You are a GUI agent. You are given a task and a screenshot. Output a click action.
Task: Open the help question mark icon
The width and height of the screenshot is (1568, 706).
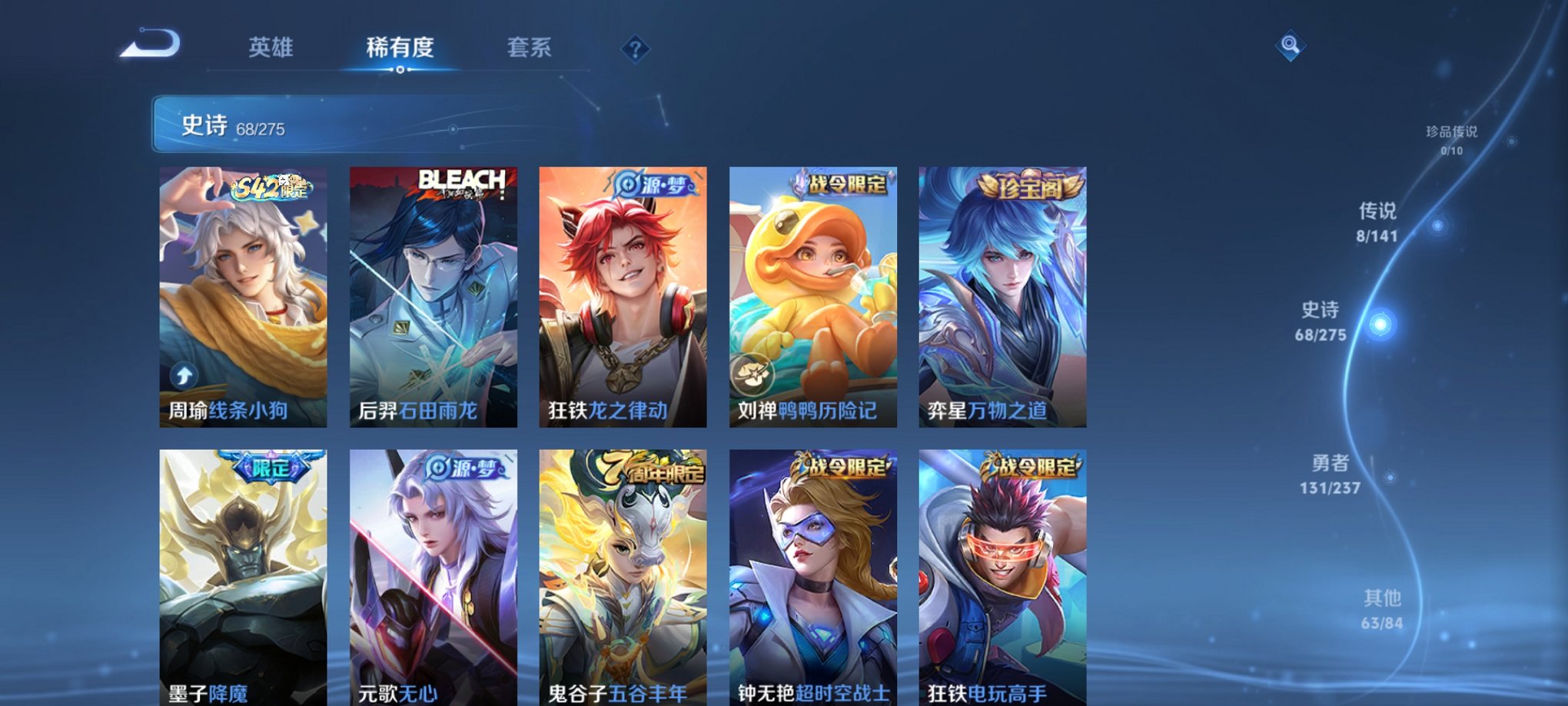click(x=635, y=49)
